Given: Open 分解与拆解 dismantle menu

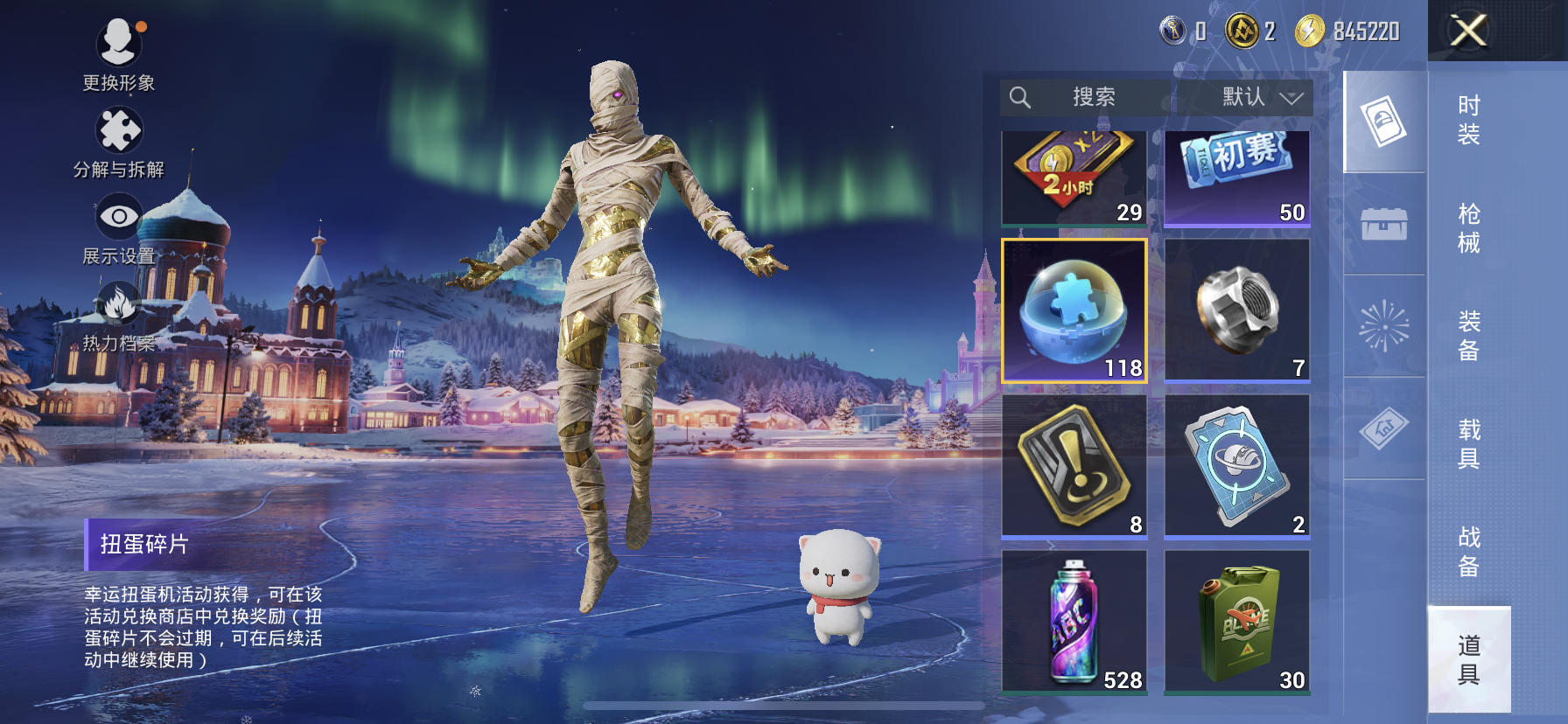Looking at the screenshot, I should (x=119, y=142).
